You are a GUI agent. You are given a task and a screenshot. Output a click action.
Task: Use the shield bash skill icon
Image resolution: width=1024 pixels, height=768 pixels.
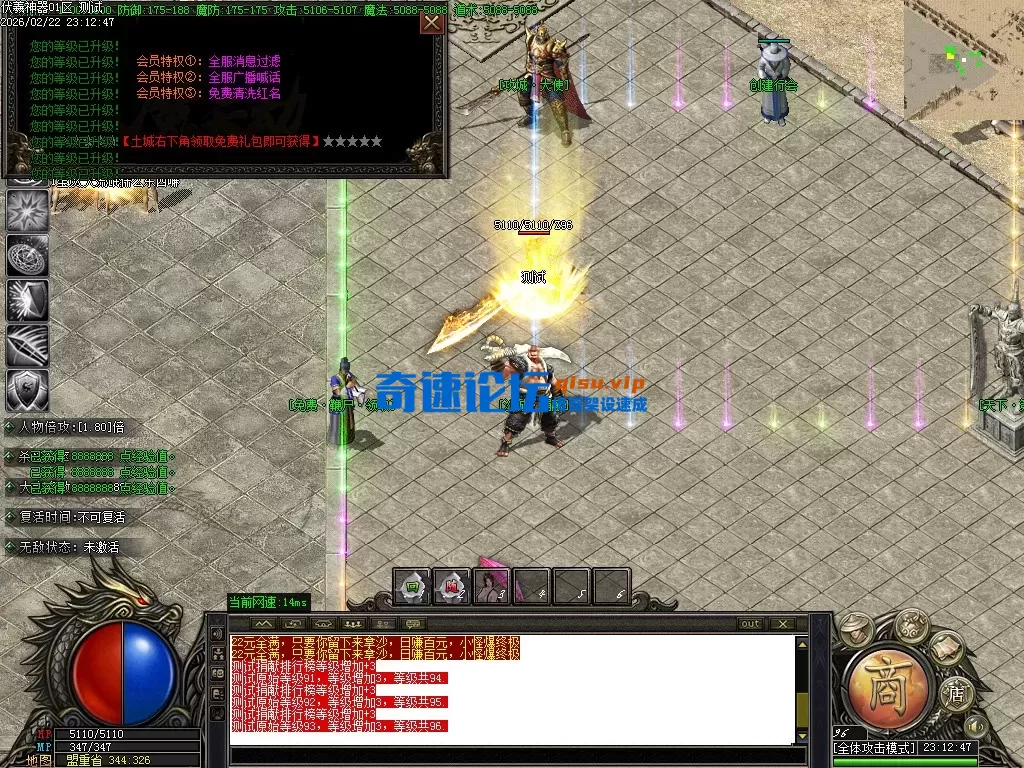click(27, 300)
